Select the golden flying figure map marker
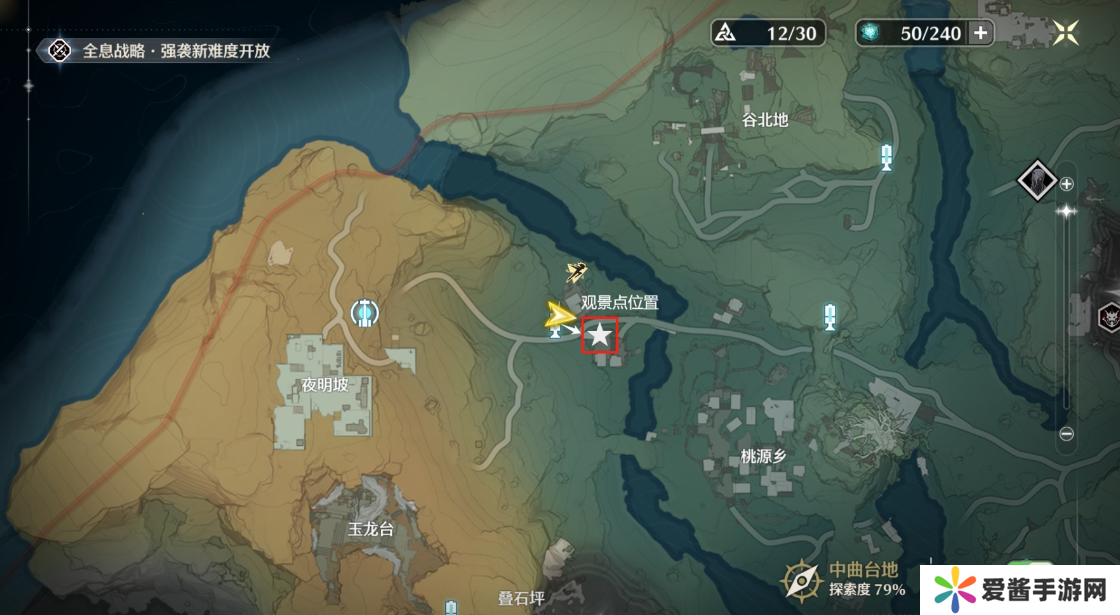 tap(575, 272)
